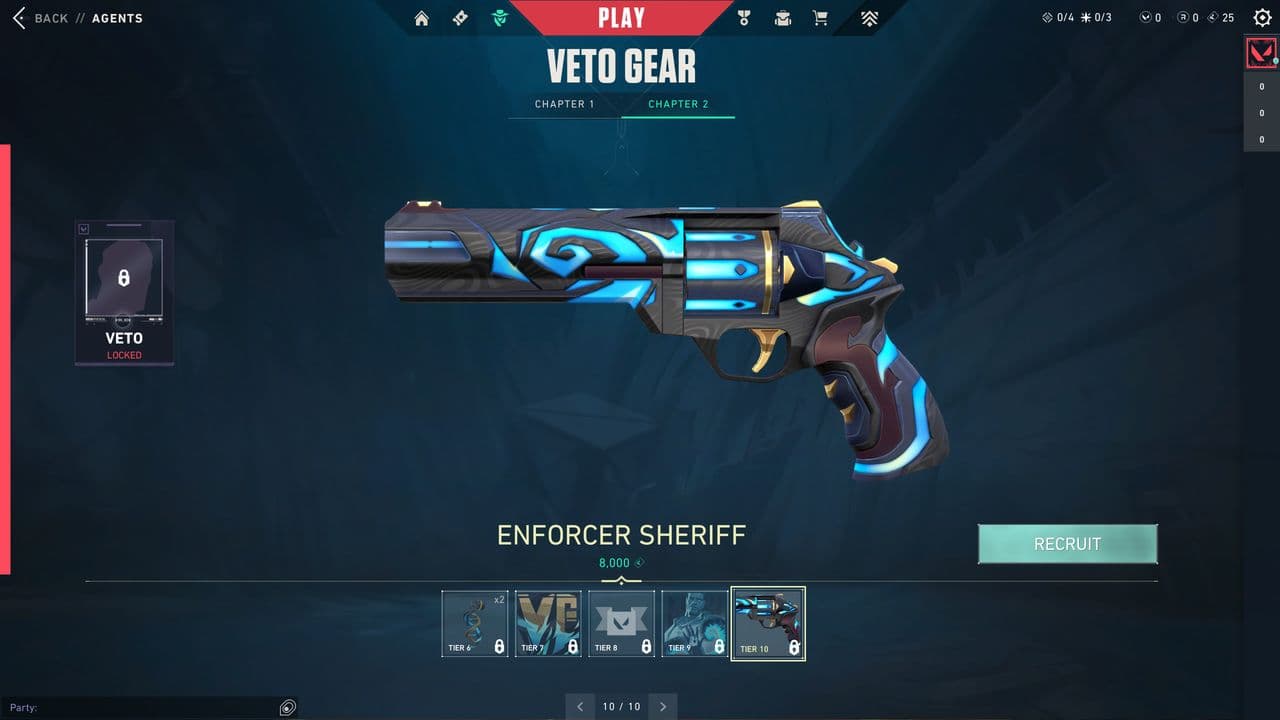This screenshot has height=720, width=1280.
Task: Click the Recruit button
Action: pos(1068,544)
